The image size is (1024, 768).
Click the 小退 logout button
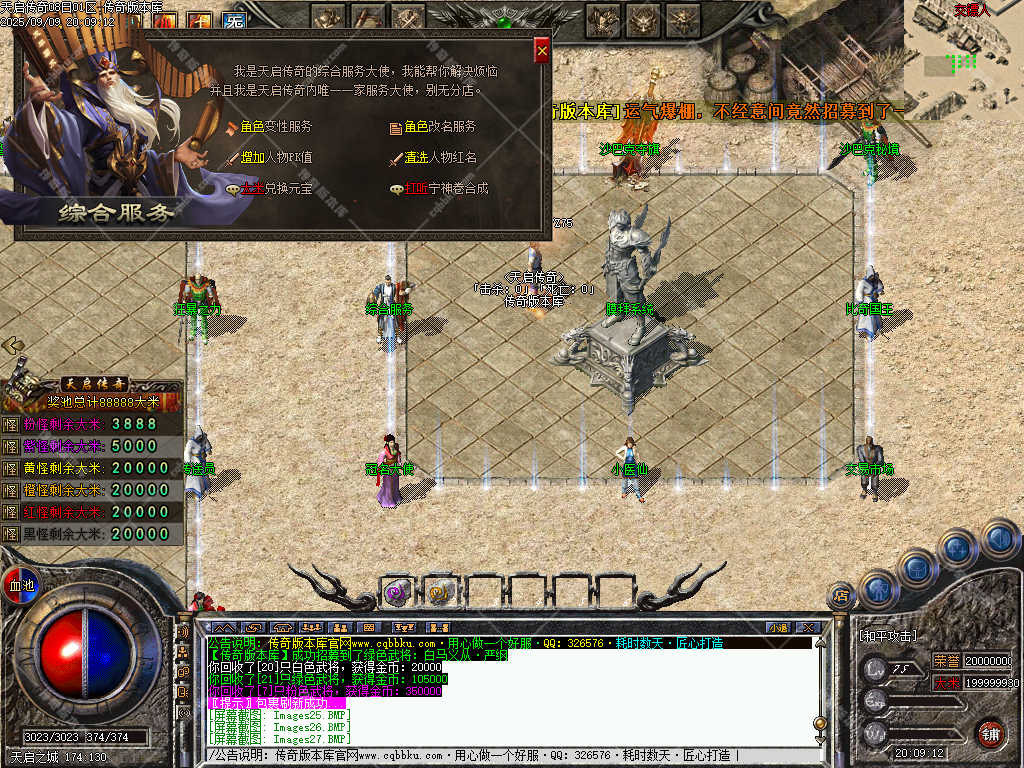pyautogui.click(x=778, y=627)
